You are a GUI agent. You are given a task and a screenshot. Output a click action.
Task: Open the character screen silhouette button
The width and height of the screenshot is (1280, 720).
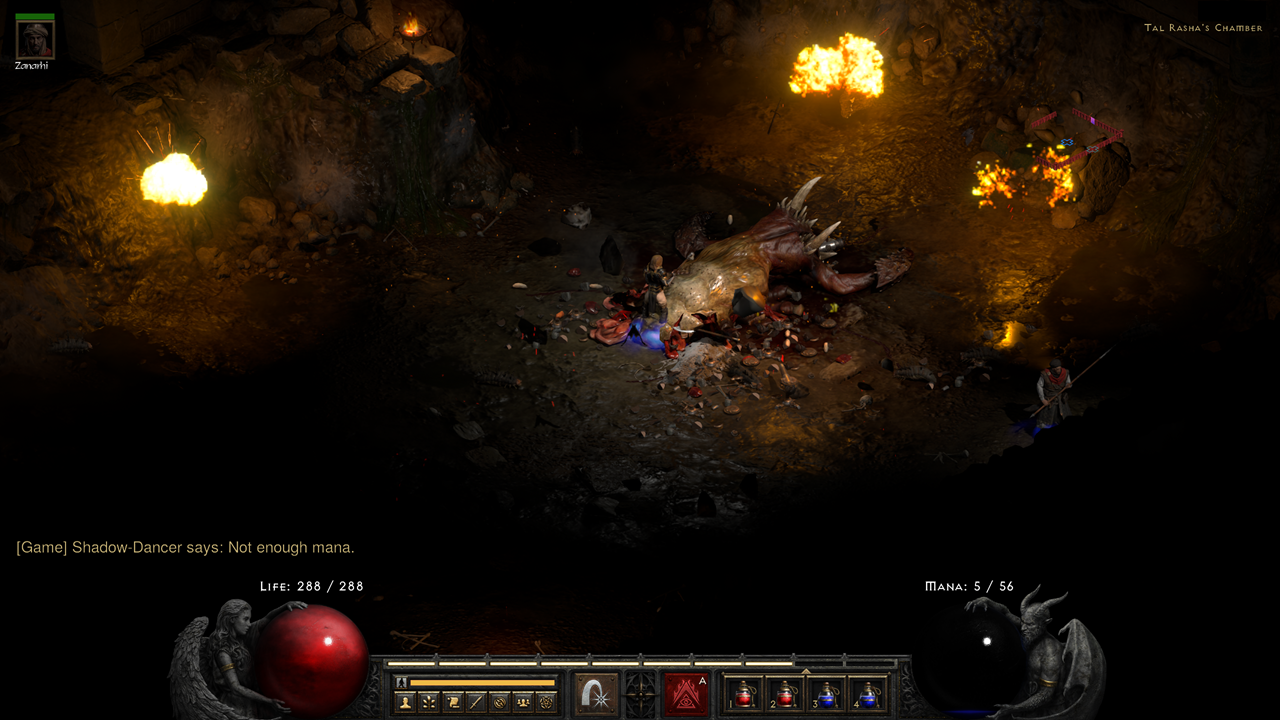[x=405, y=702]
